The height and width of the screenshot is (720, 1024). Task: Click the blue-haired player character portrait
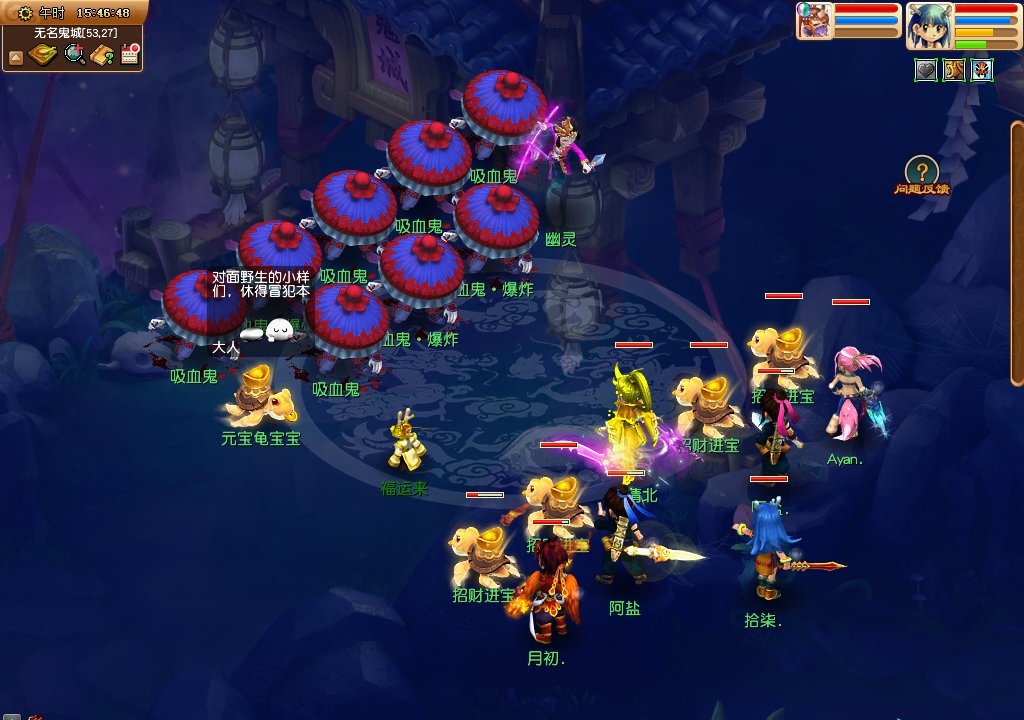(x=927, y=26)
